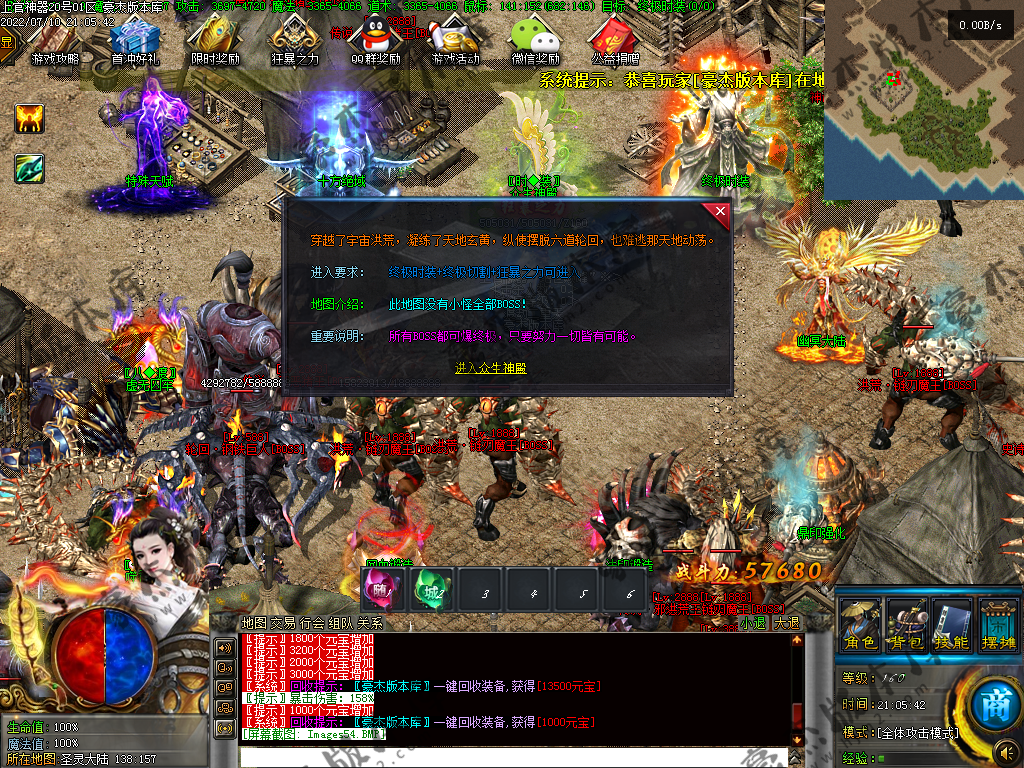Click the 小退 logout button
The image size is (1024, 768).
[752, 622]
